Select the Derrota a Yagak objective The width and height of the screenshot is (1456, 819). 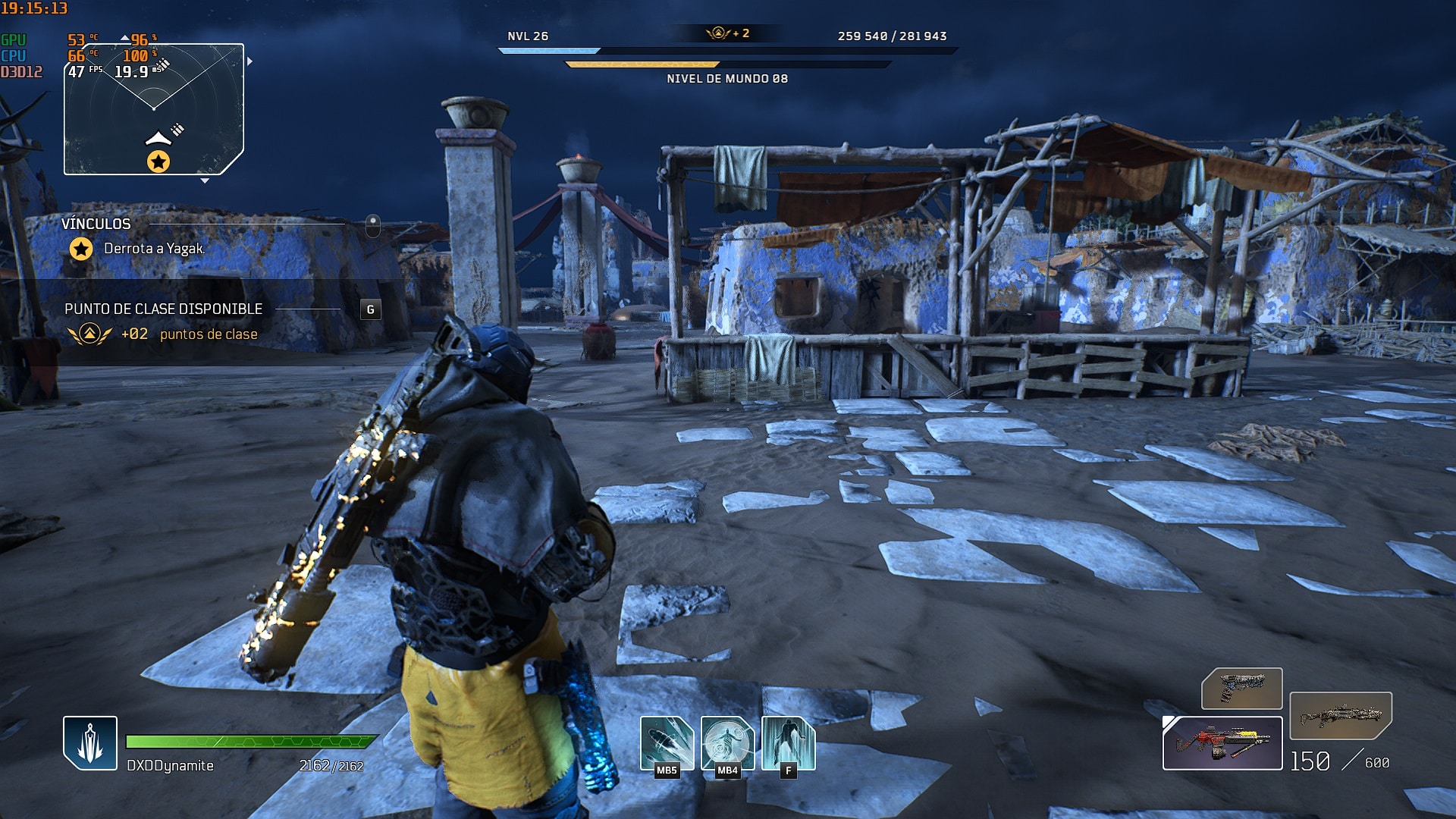(x=154, y=249)
